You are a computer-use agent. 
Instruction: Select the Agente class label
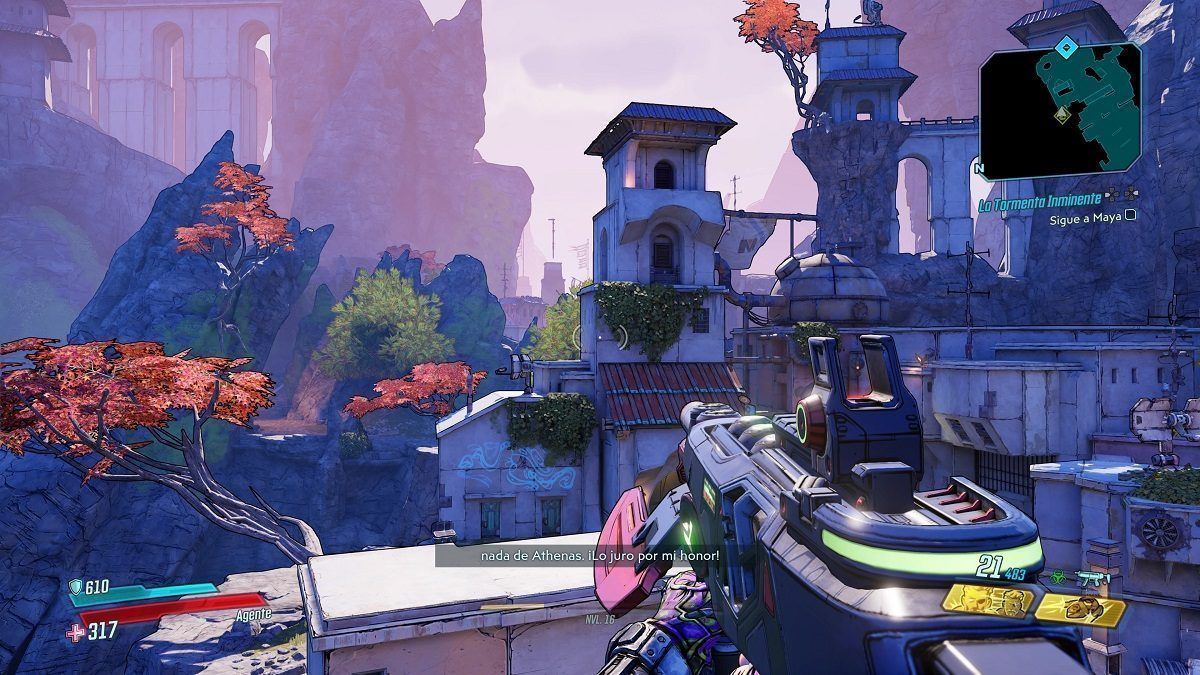(x=252, y=613)
